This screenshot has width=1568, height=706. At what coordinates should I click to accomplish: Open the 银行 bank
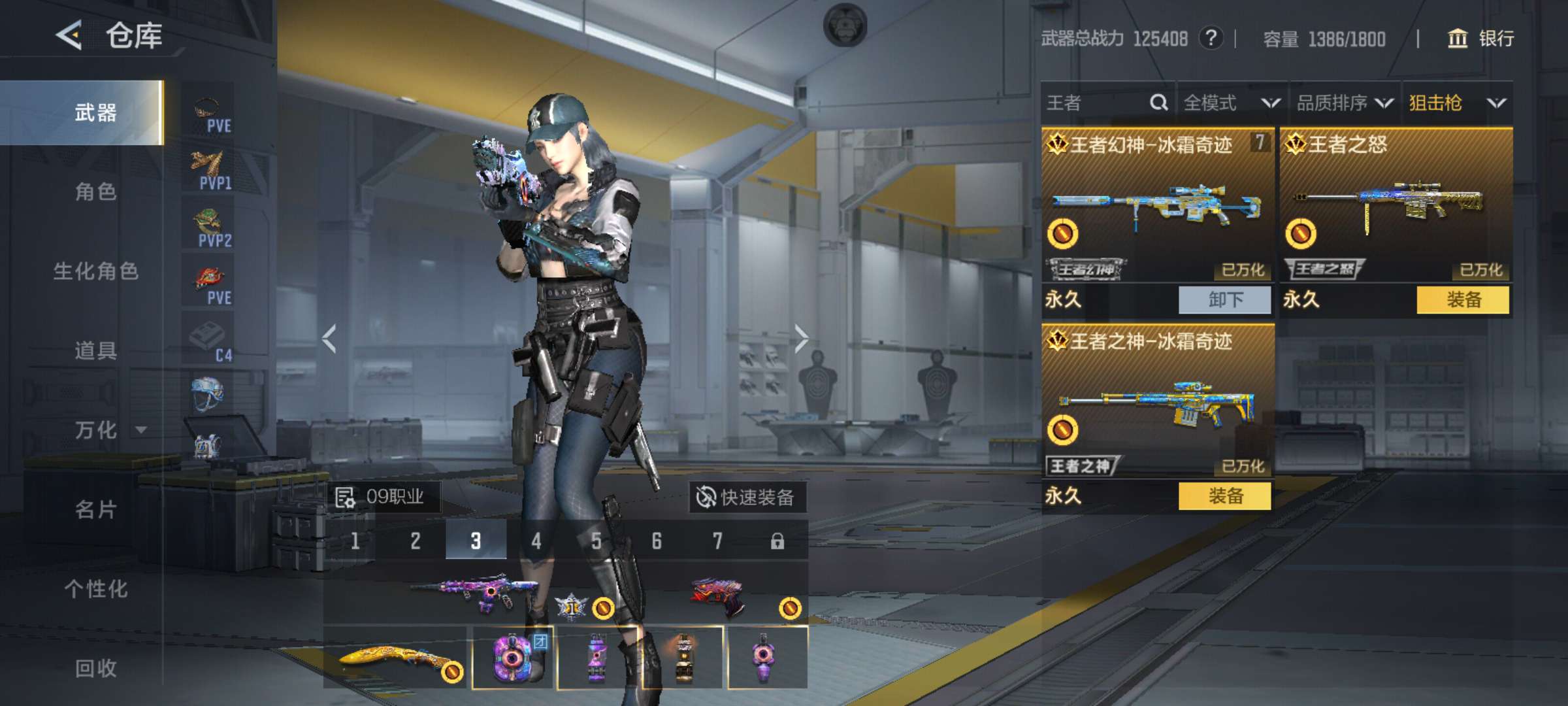click(x=1481, y=39)
